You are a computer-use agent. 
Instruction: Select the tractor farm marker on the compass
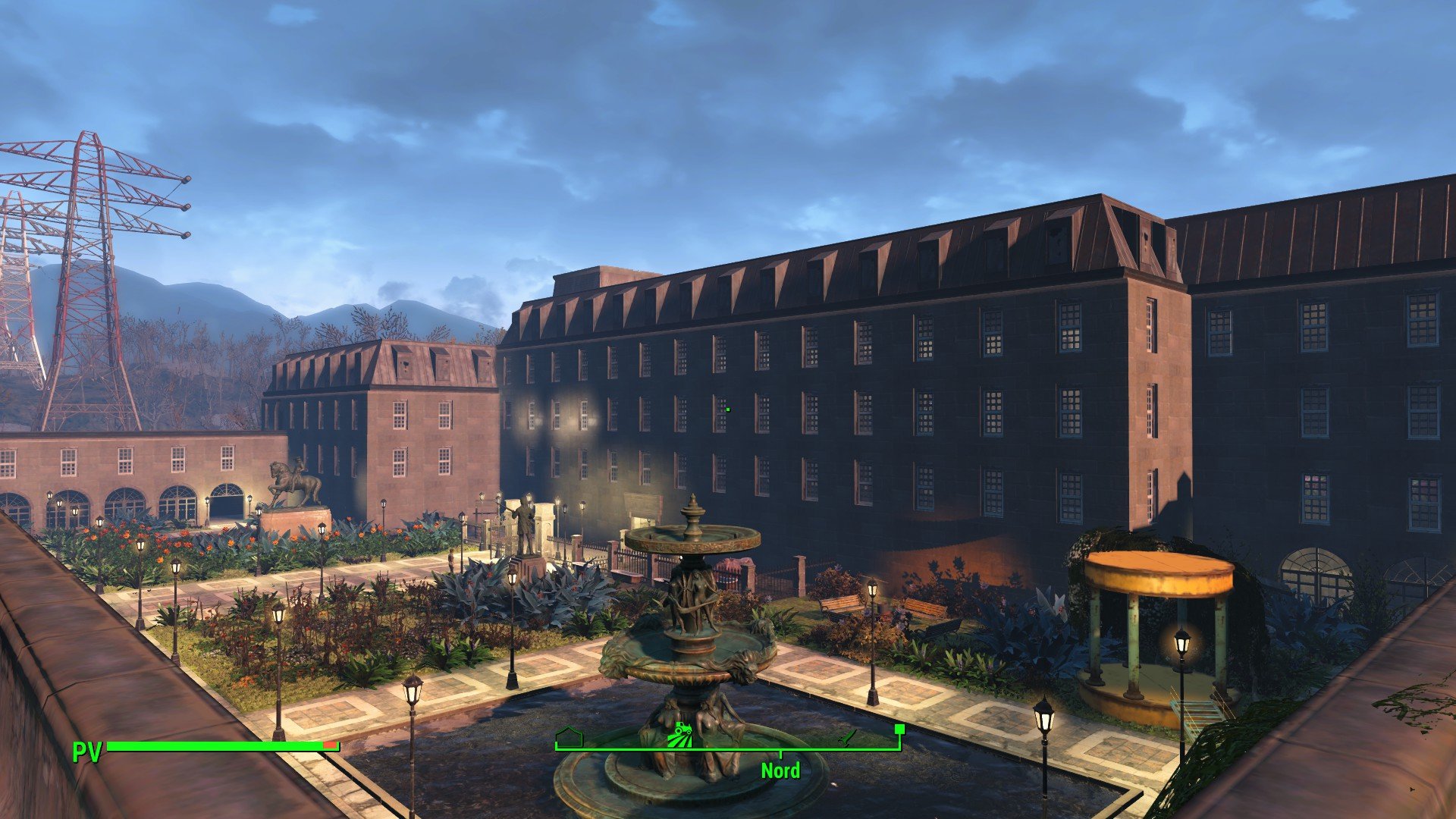point(679,735)
